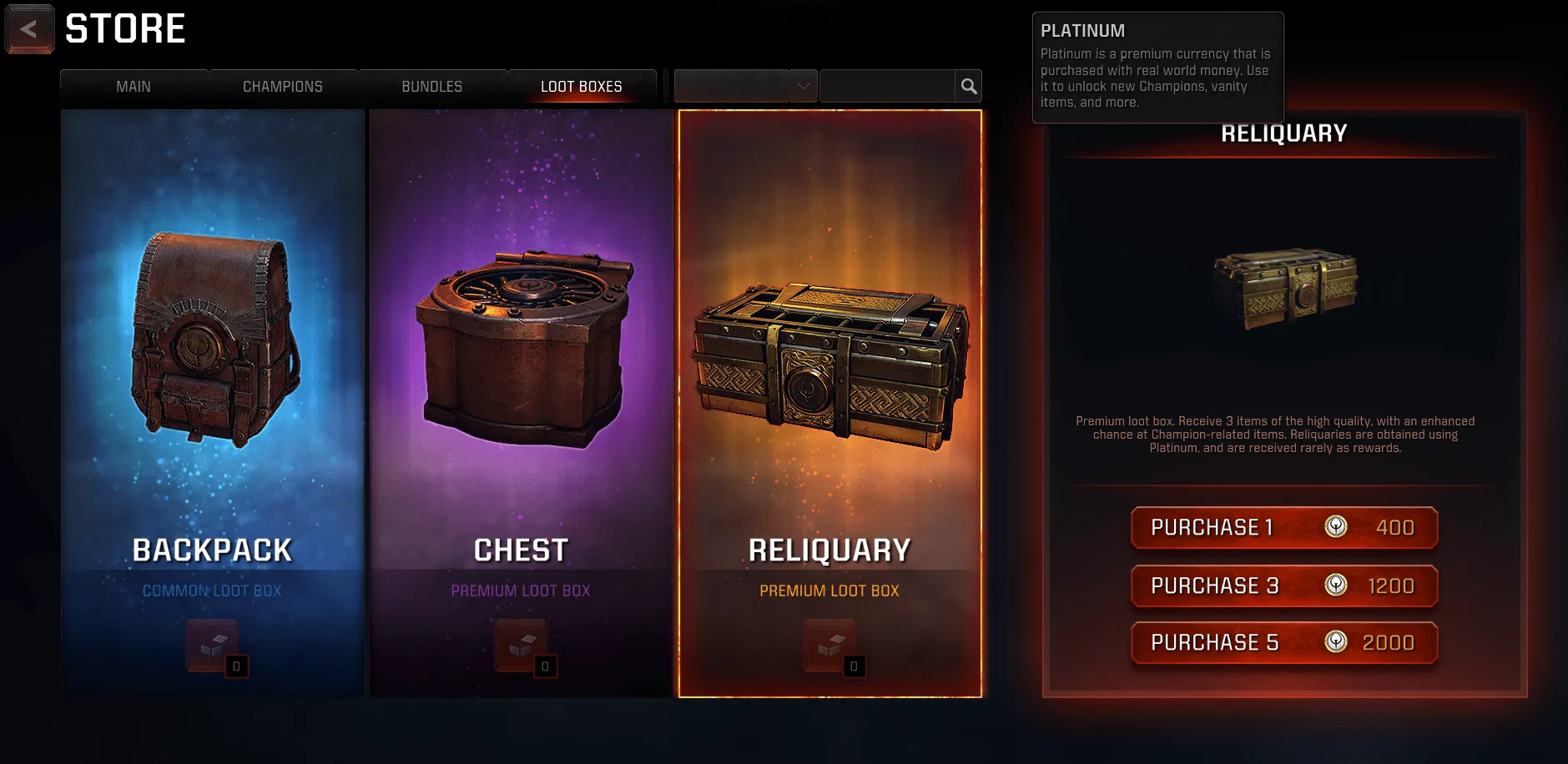Click the magnifying glass search button
This screenshot has height=764, width=1568.
968,86
